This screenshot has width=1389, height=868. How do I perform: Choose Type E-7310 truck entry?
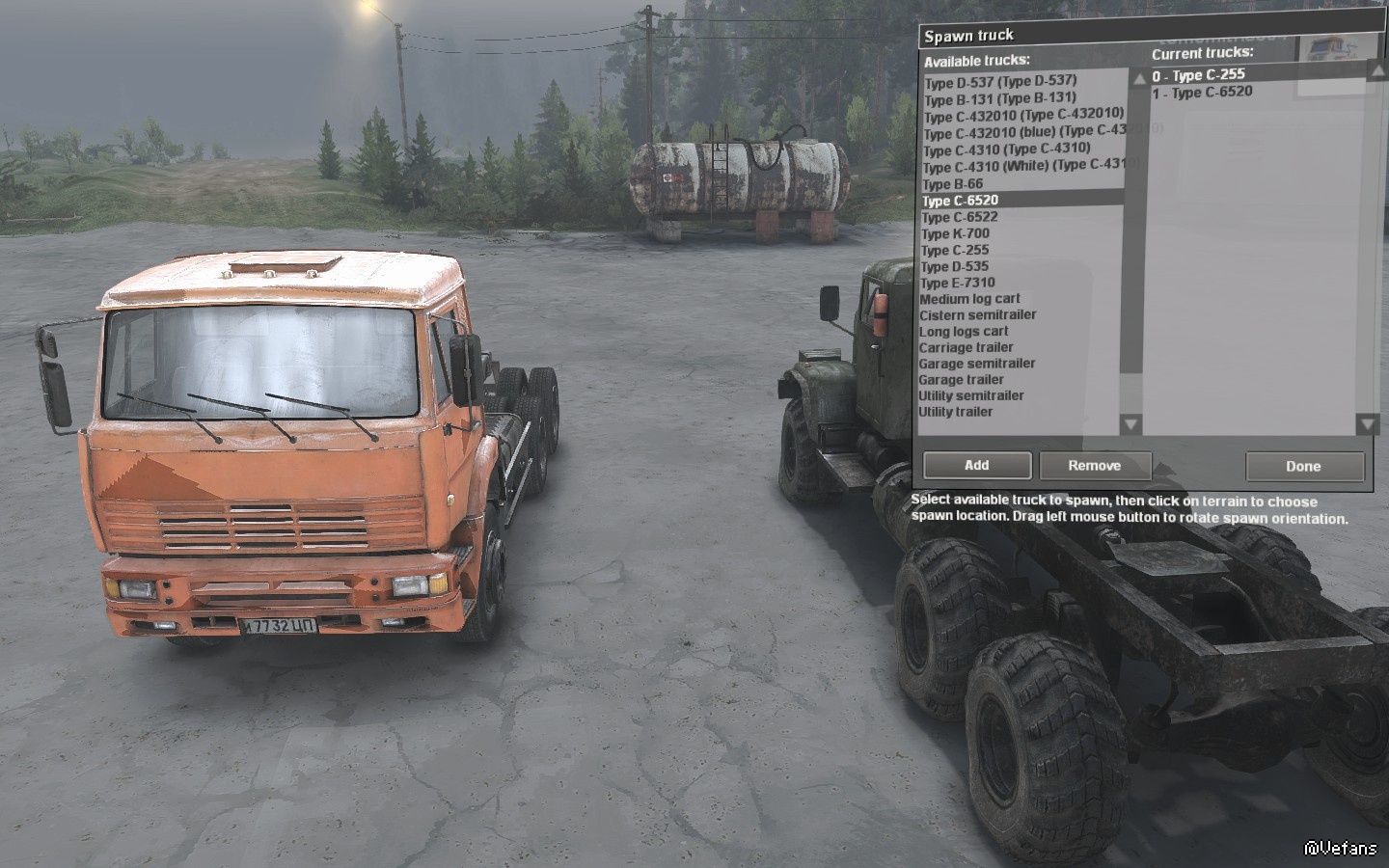coord(958,283)
